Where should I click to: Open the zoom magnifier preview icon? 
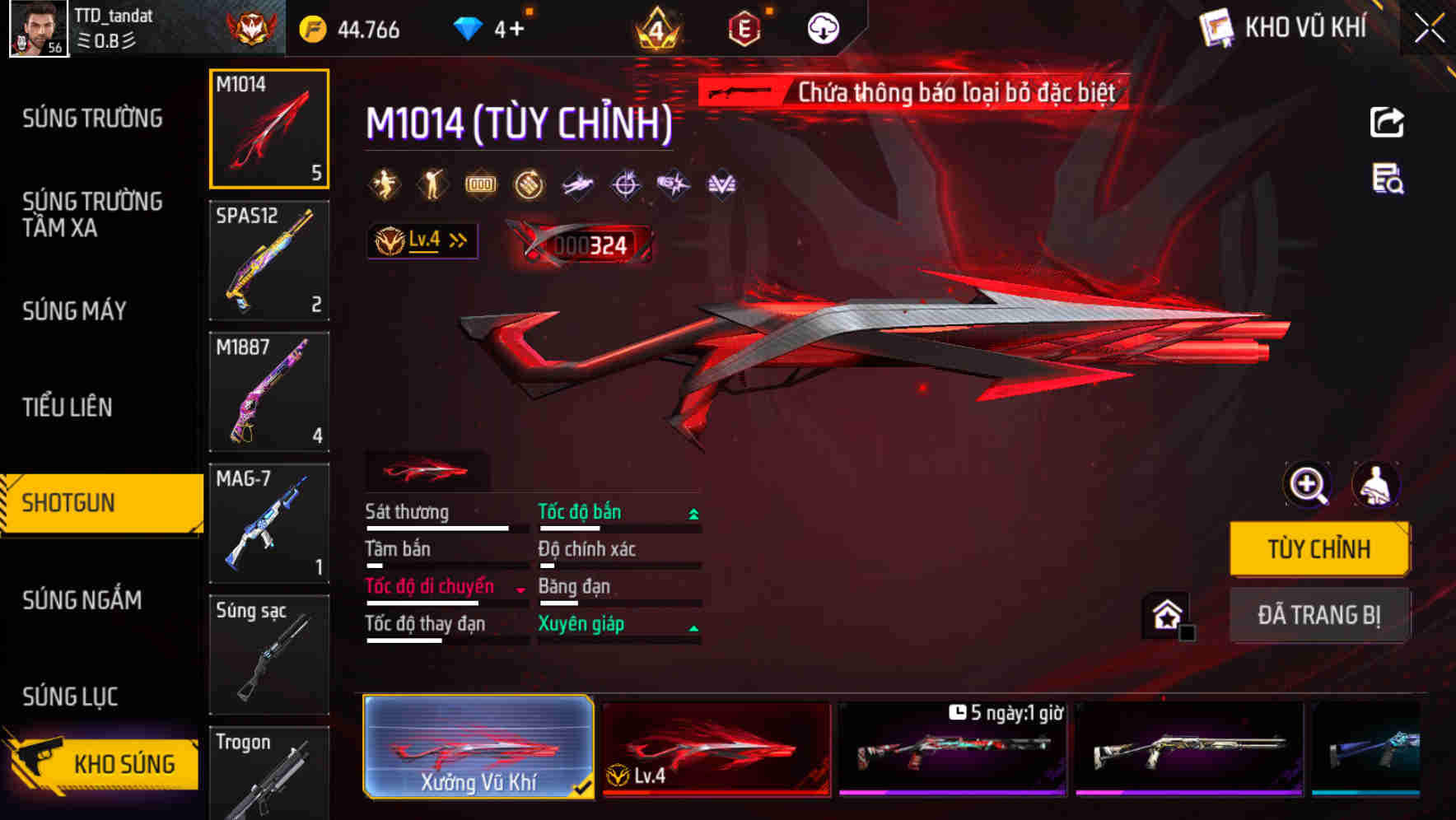point(1305,485)
